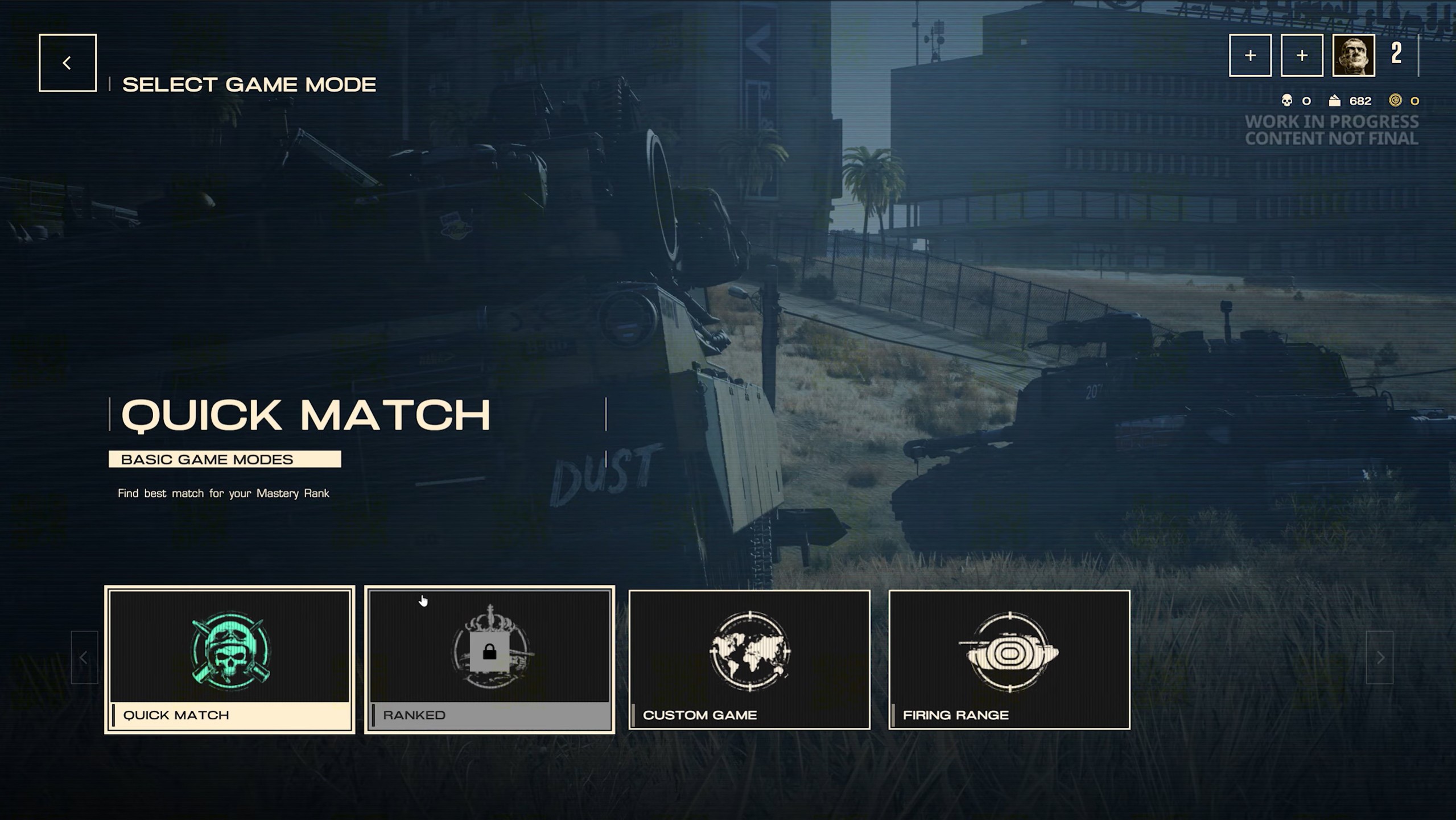Show next game modes with right arrow
This screenshot has height=820, width=1456.
tap(1380, 658)
